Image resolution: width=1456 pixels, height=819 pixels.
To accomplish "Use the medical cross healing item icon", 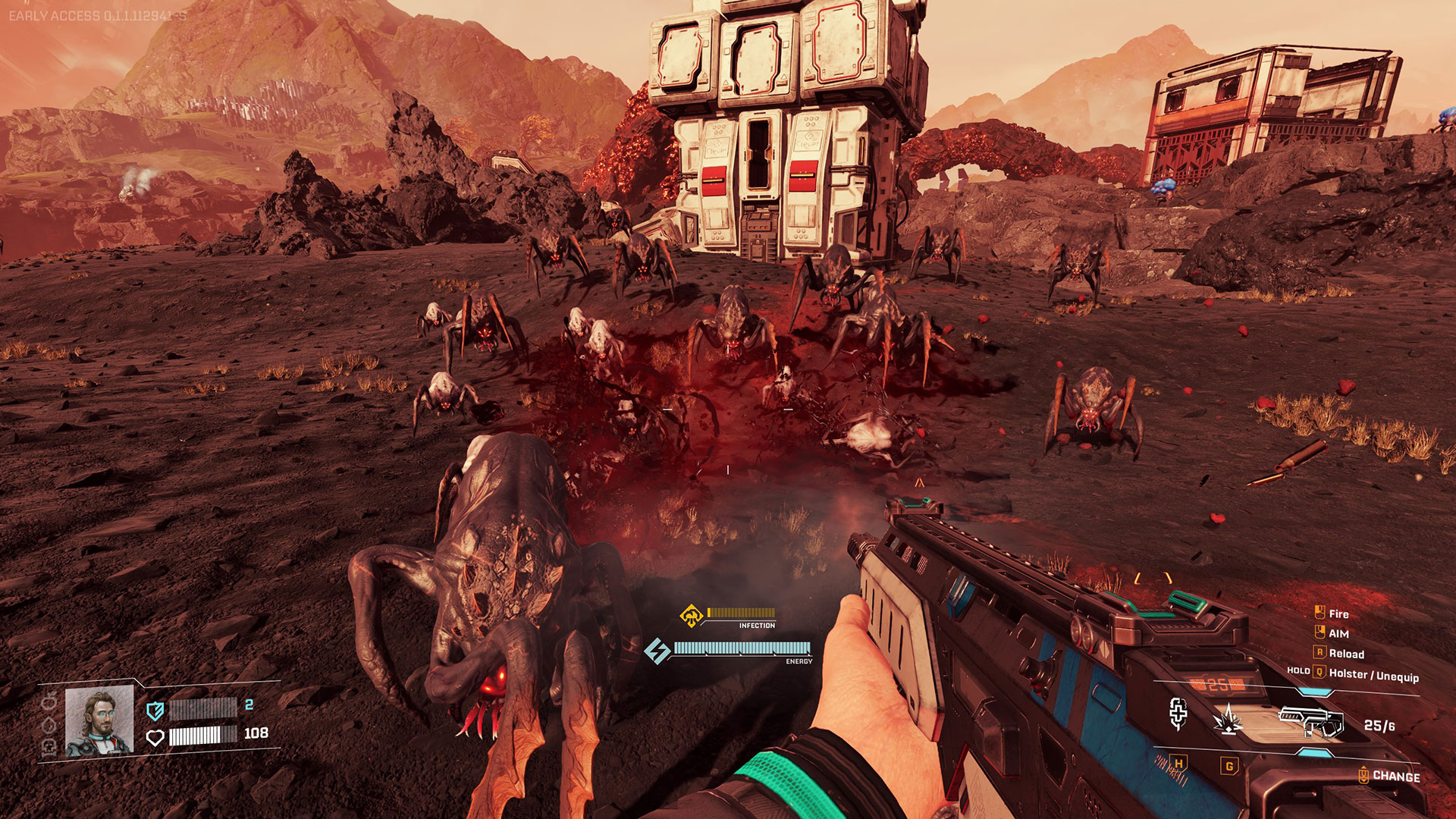I will pos(1178,714).
